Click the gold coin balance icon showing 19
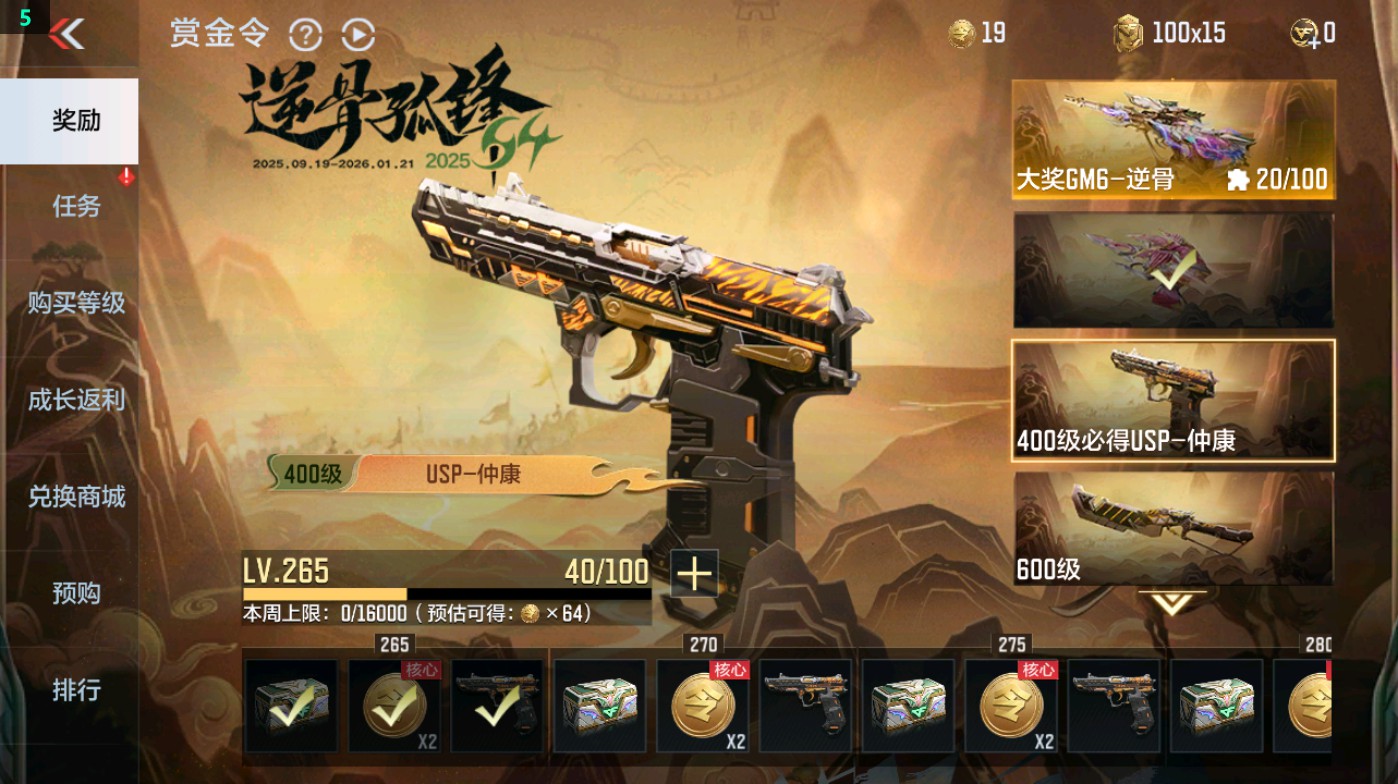Screen dimensions: 1398x784 point(960,32)
